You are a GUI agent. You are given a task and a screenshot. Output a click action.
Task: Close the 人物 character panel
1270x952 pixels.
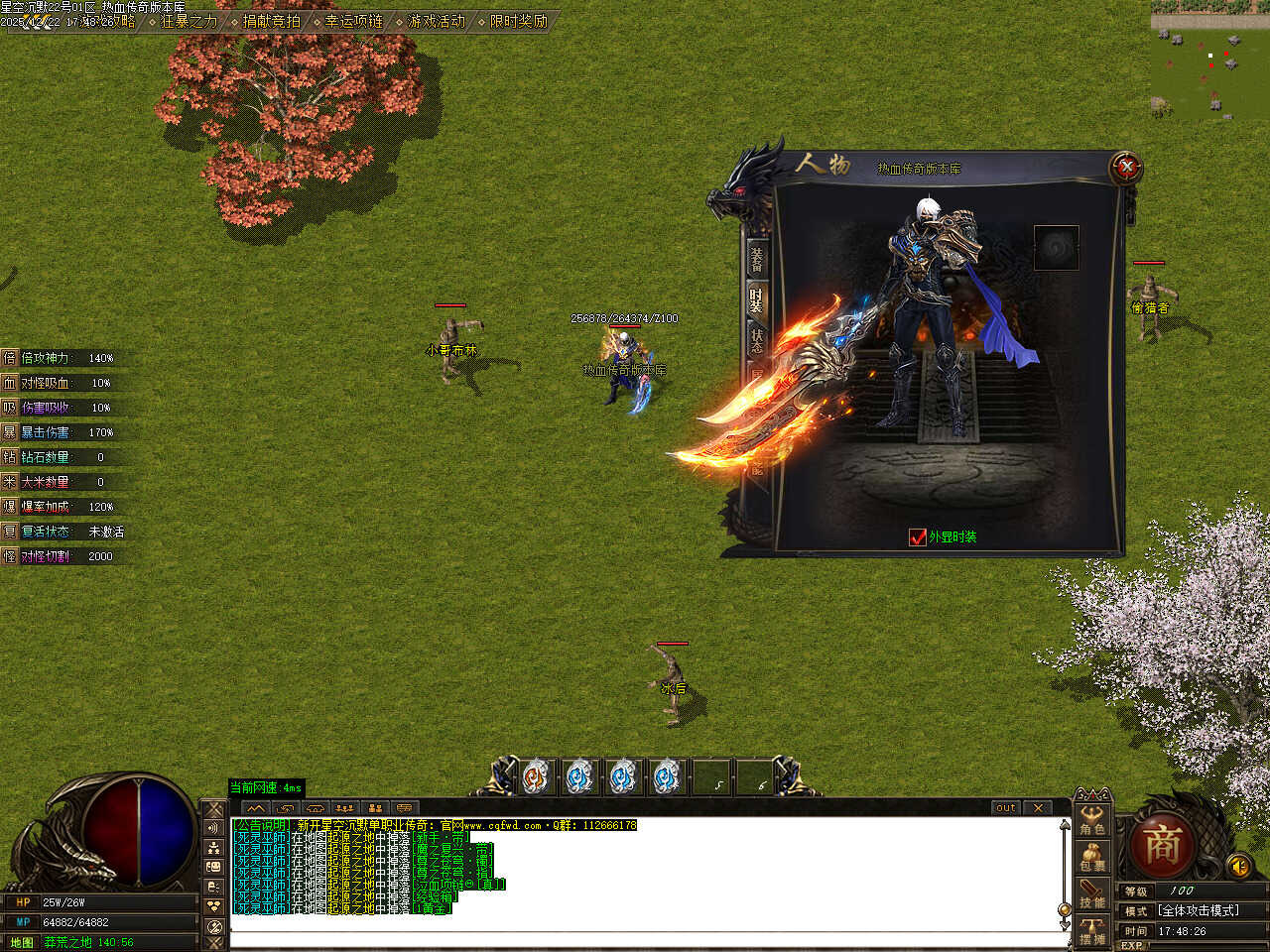pyautogui.click(x=1126, y=168)
